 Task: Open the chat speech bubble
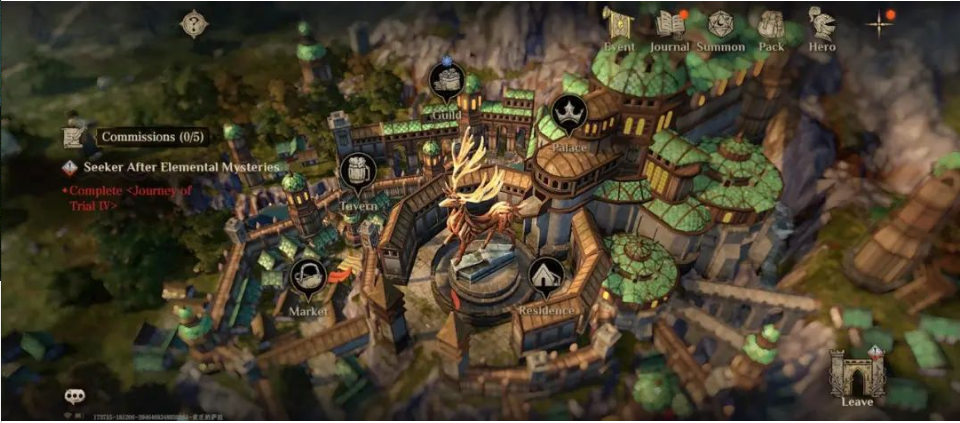(75, 397)
